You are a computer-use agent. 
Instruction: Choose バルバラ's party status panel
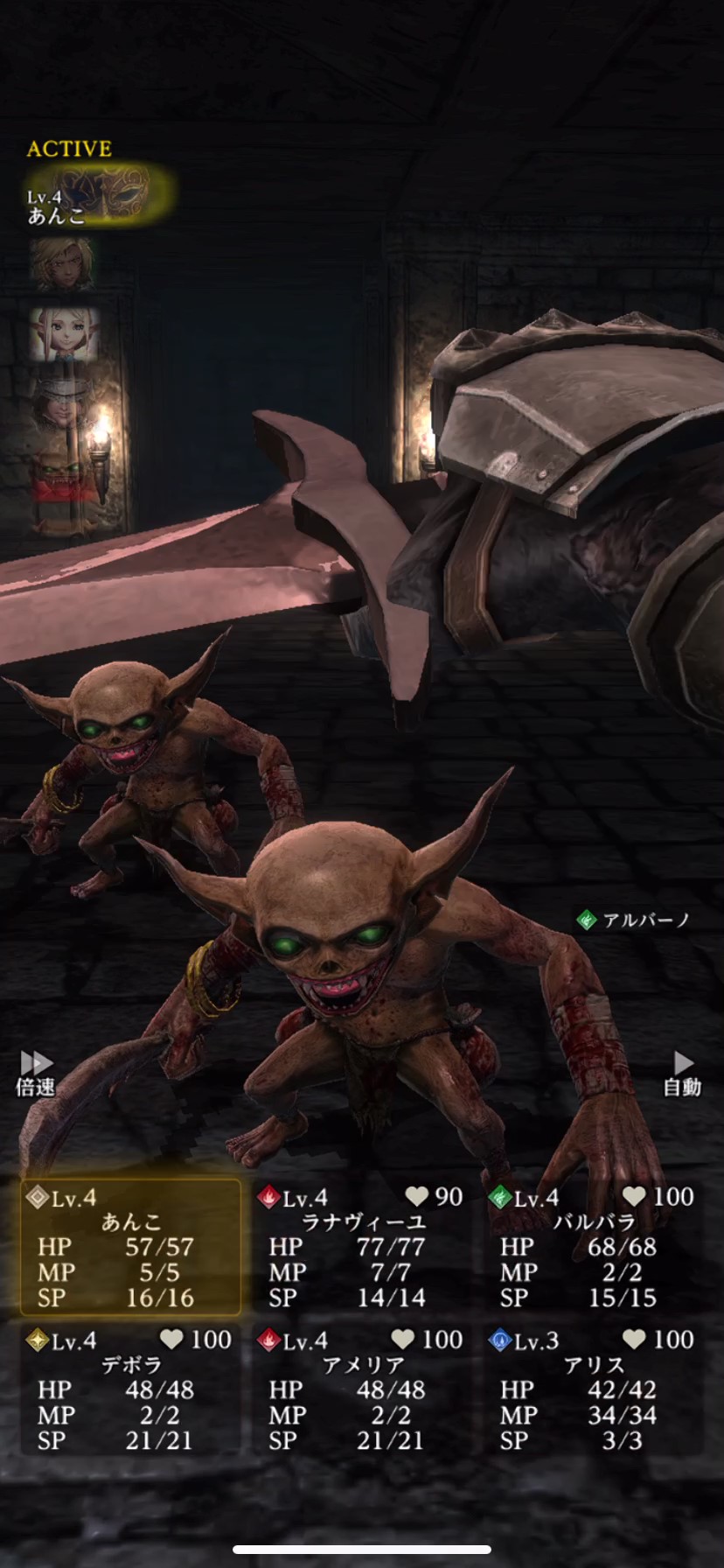click(x=595, y=1247)
